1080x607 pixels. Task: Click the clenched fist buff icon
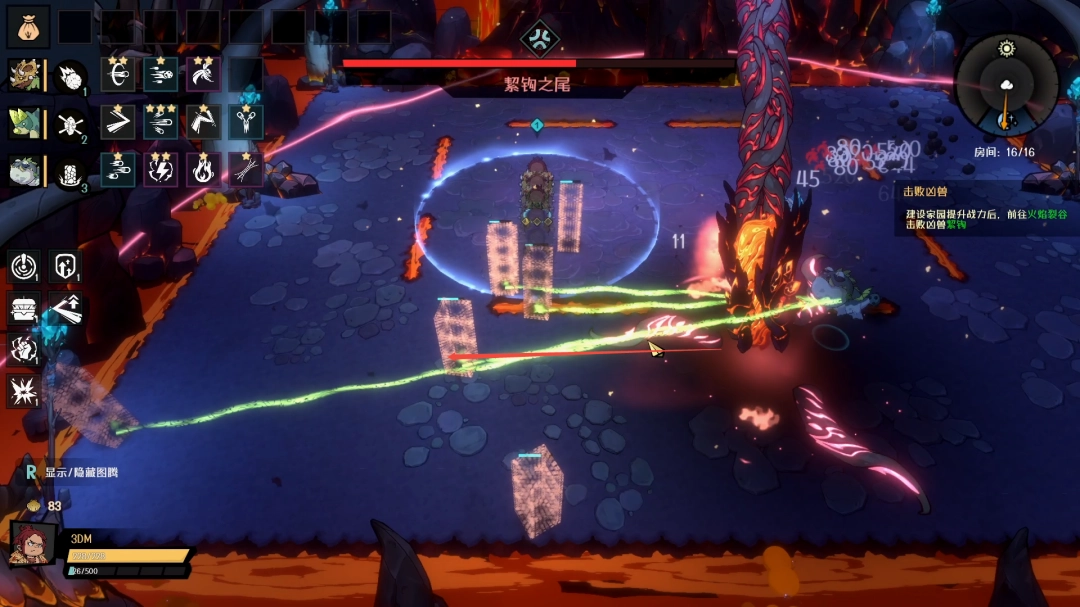click(24, 349)
